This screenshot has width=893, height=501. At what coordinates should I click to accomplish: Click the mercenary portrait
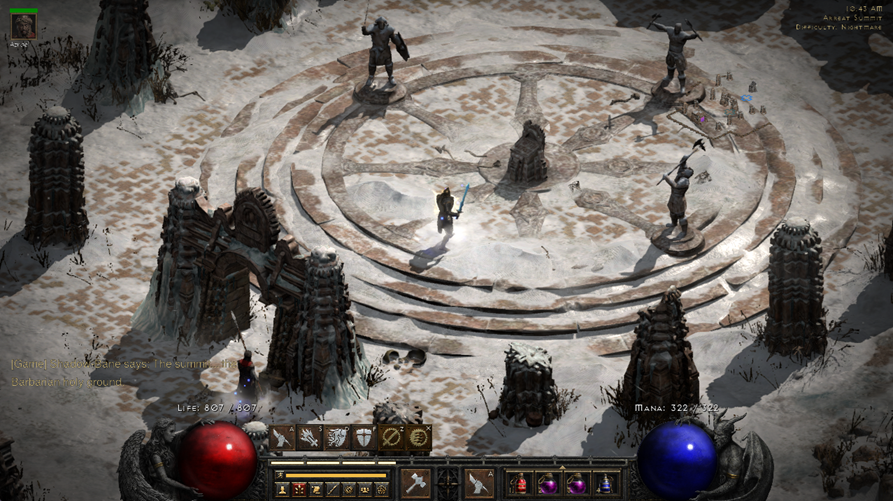tap(23, 25)
